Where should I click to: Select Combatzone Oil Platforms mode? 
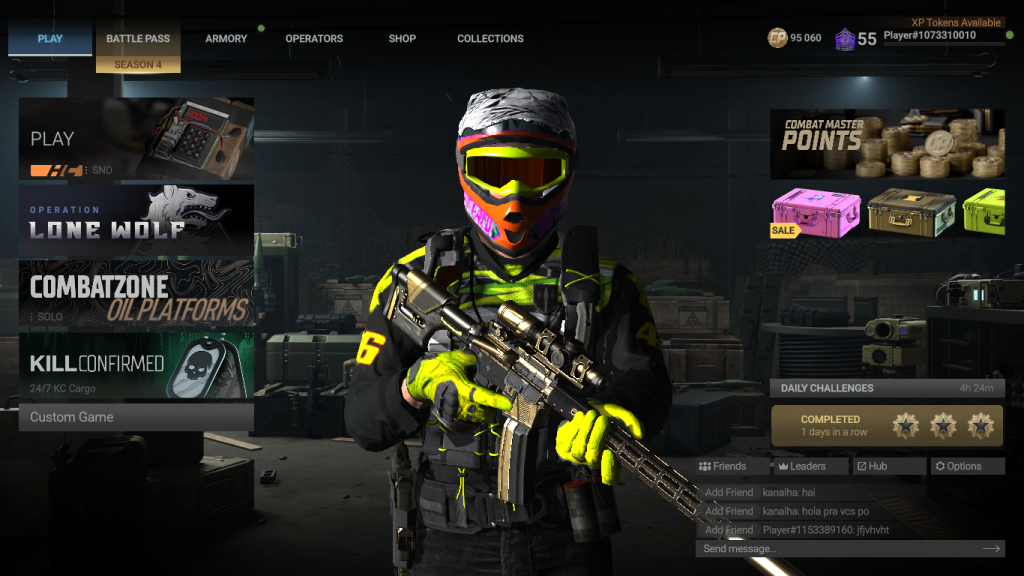(136, 294)
